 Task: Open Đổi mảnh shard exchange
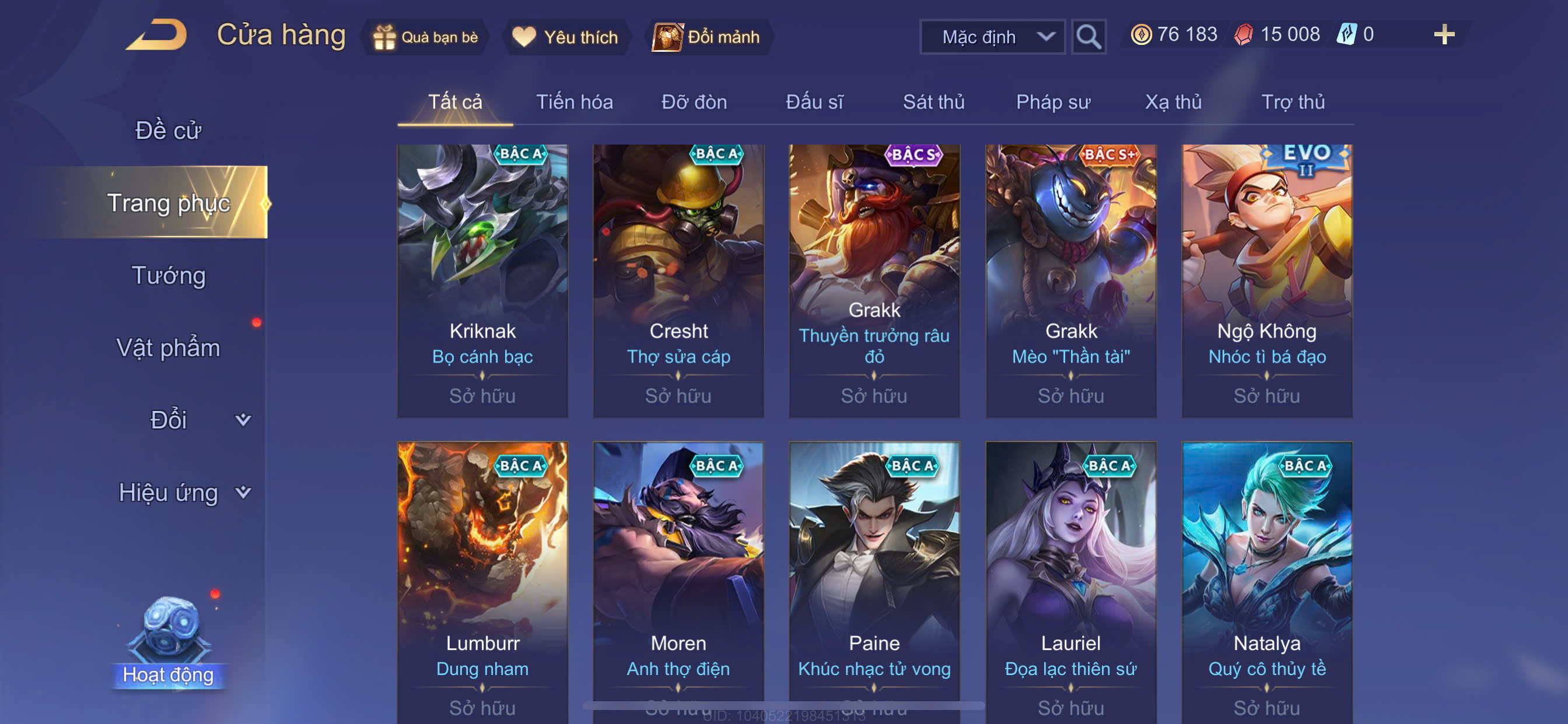tap(706, 37)
